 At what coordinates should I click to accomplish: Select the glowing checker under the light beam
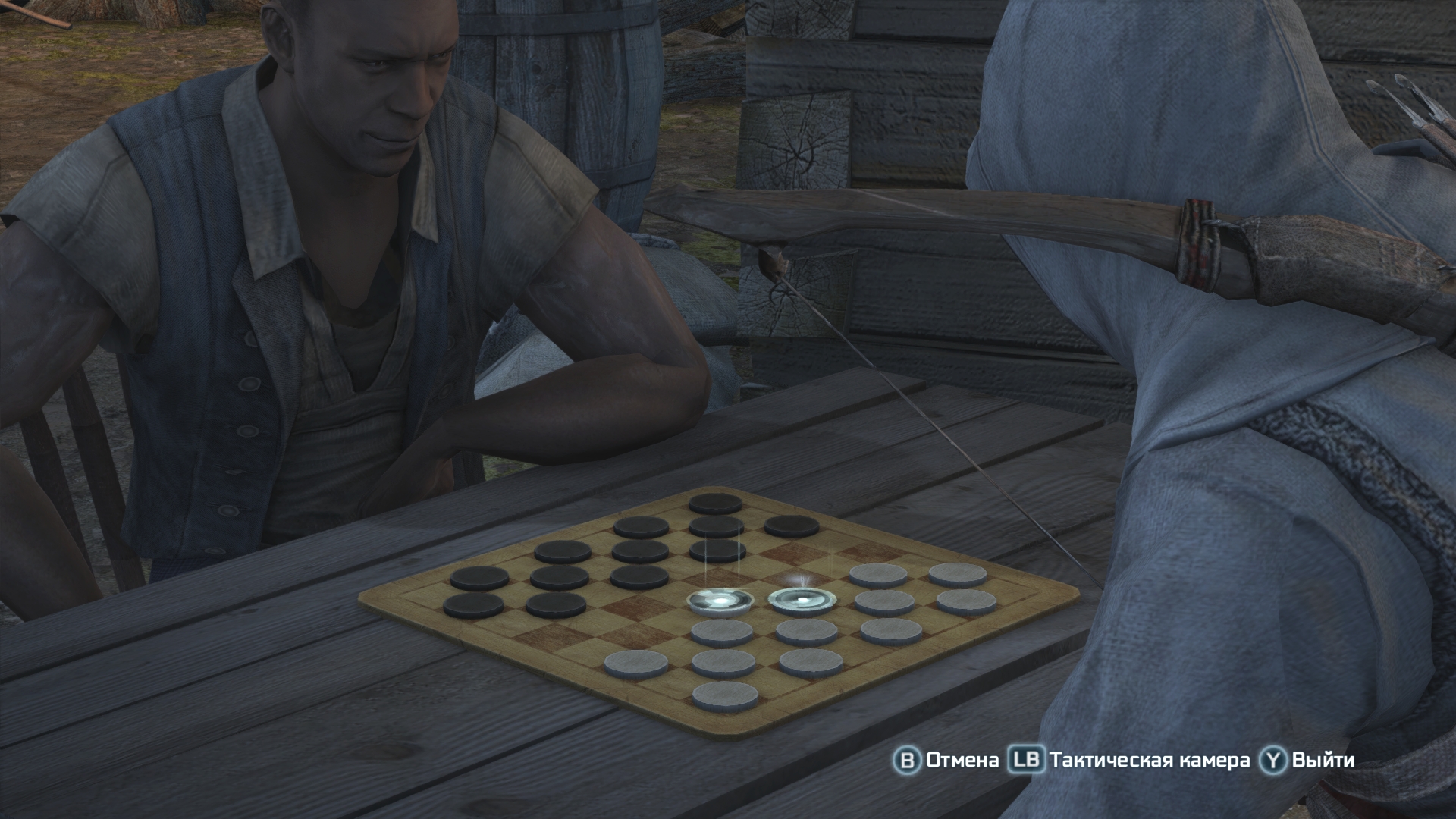(720, 601)
